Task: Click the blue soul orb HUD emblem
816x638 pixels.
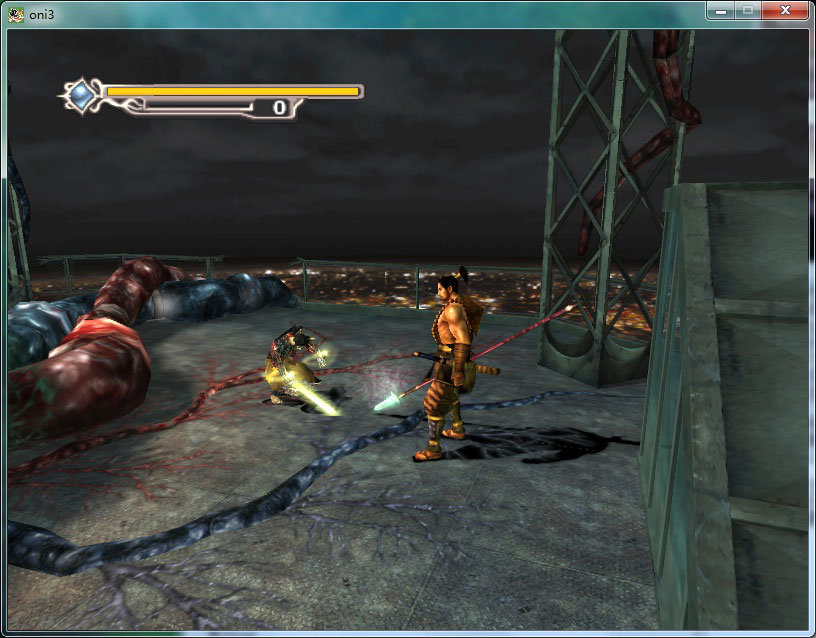Action: (80, 95)
